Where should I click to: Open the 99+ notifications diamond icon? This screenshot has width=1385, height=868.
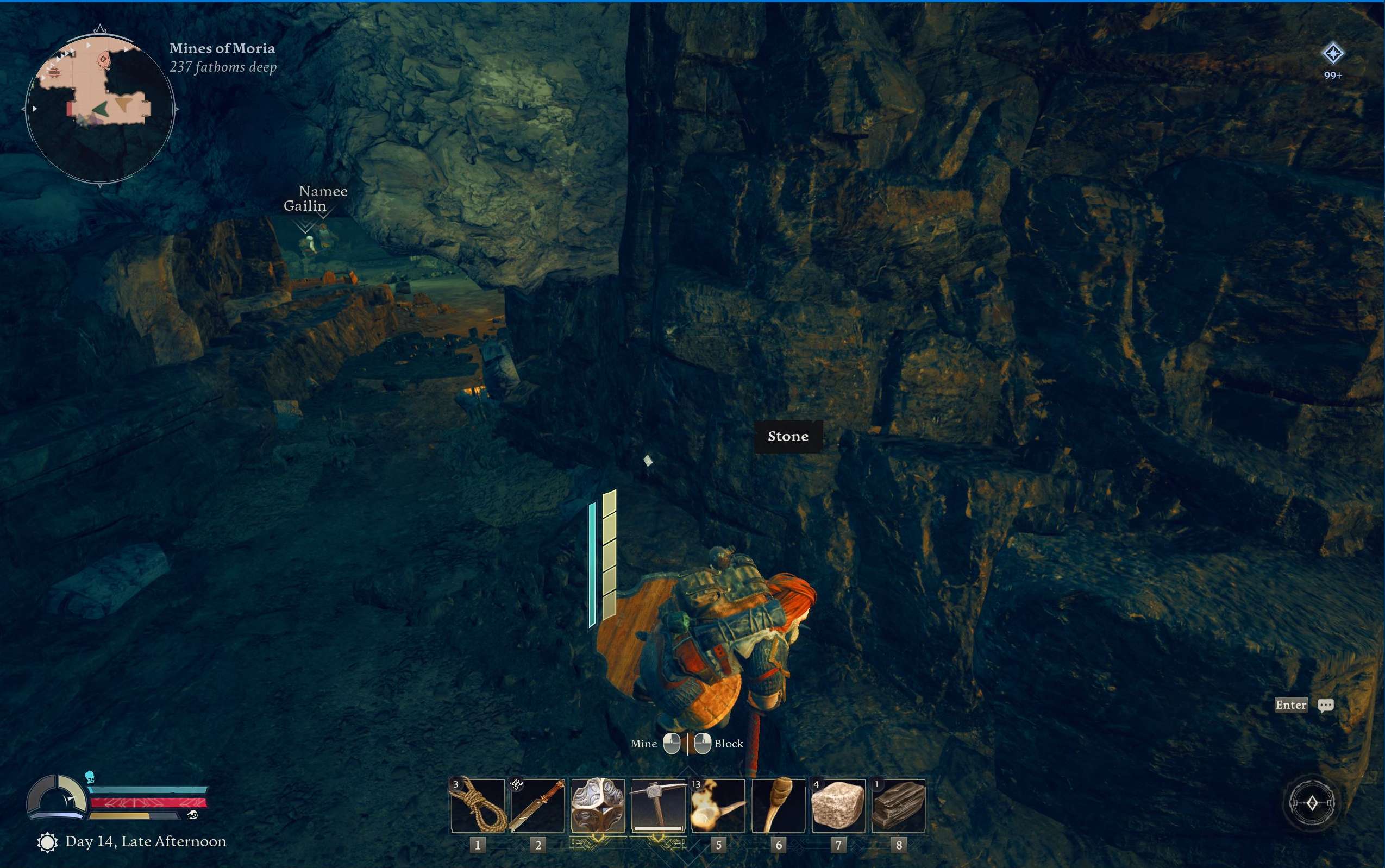(x=1333, y=54)
